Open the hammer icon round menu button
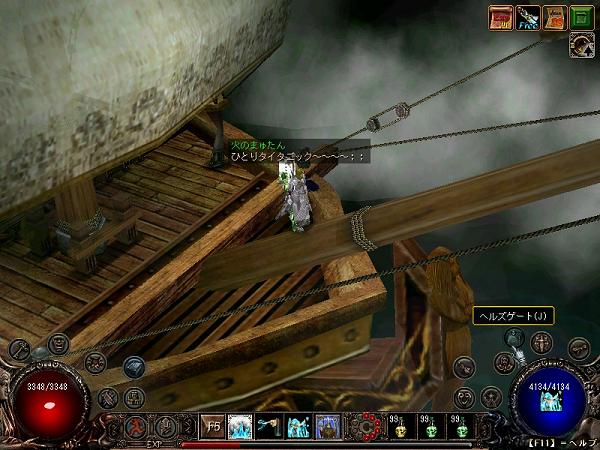600x450 pixels. [20, 349]
